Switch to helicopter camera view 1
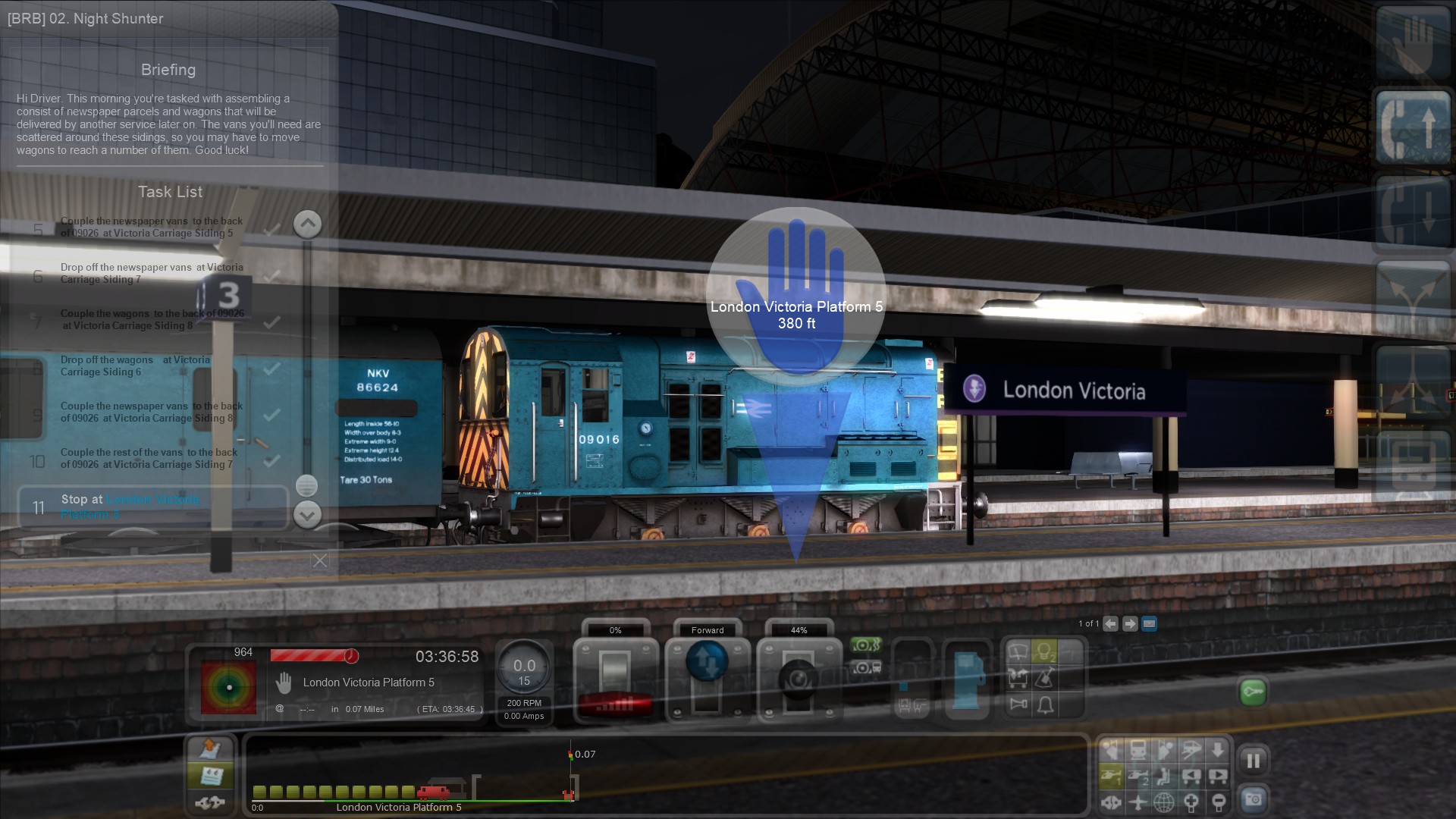The image size is (1456, 819). [x=1112, y=776]
